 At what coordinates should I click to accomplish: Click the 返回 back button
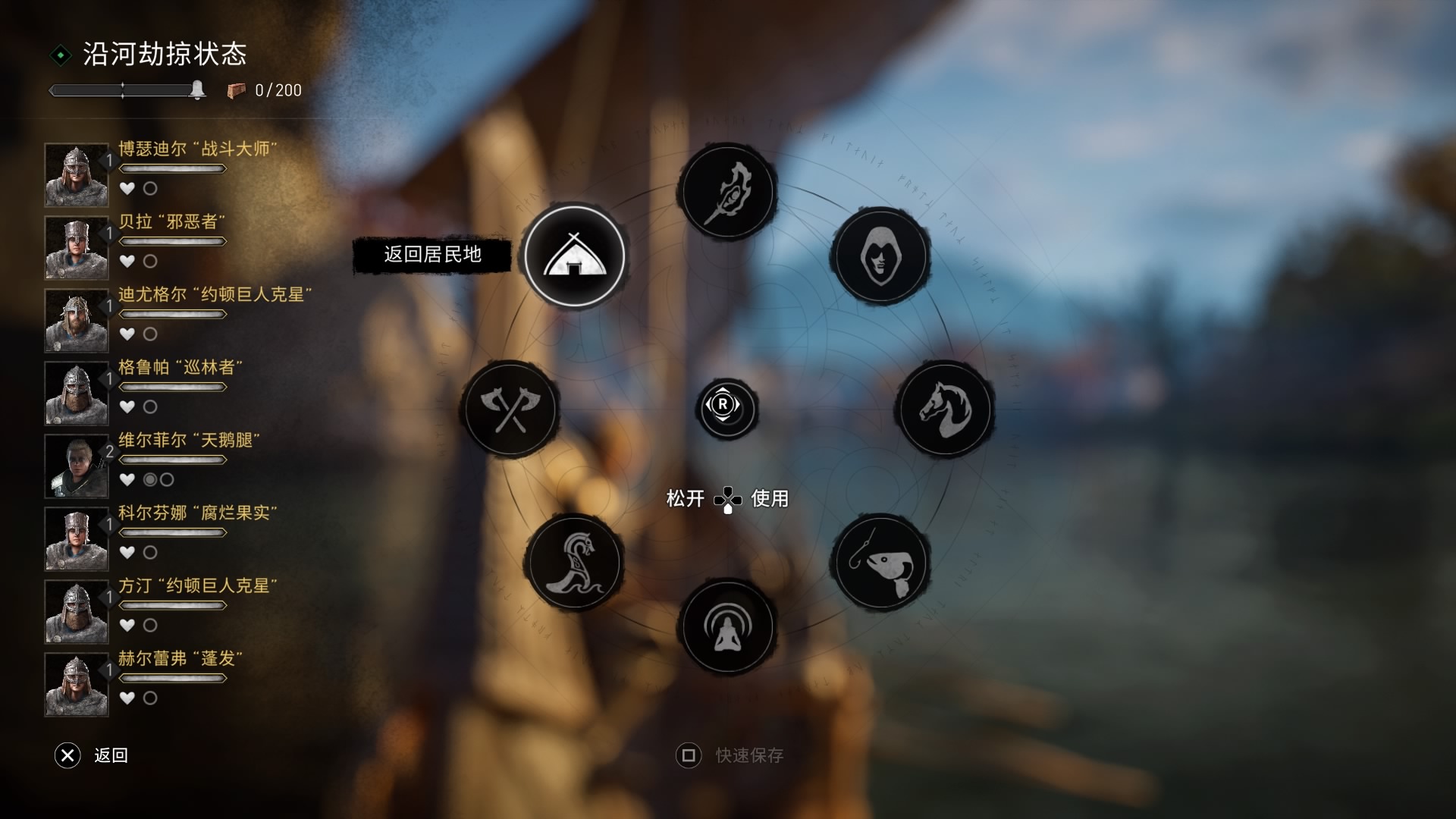(x=92, y=755)
